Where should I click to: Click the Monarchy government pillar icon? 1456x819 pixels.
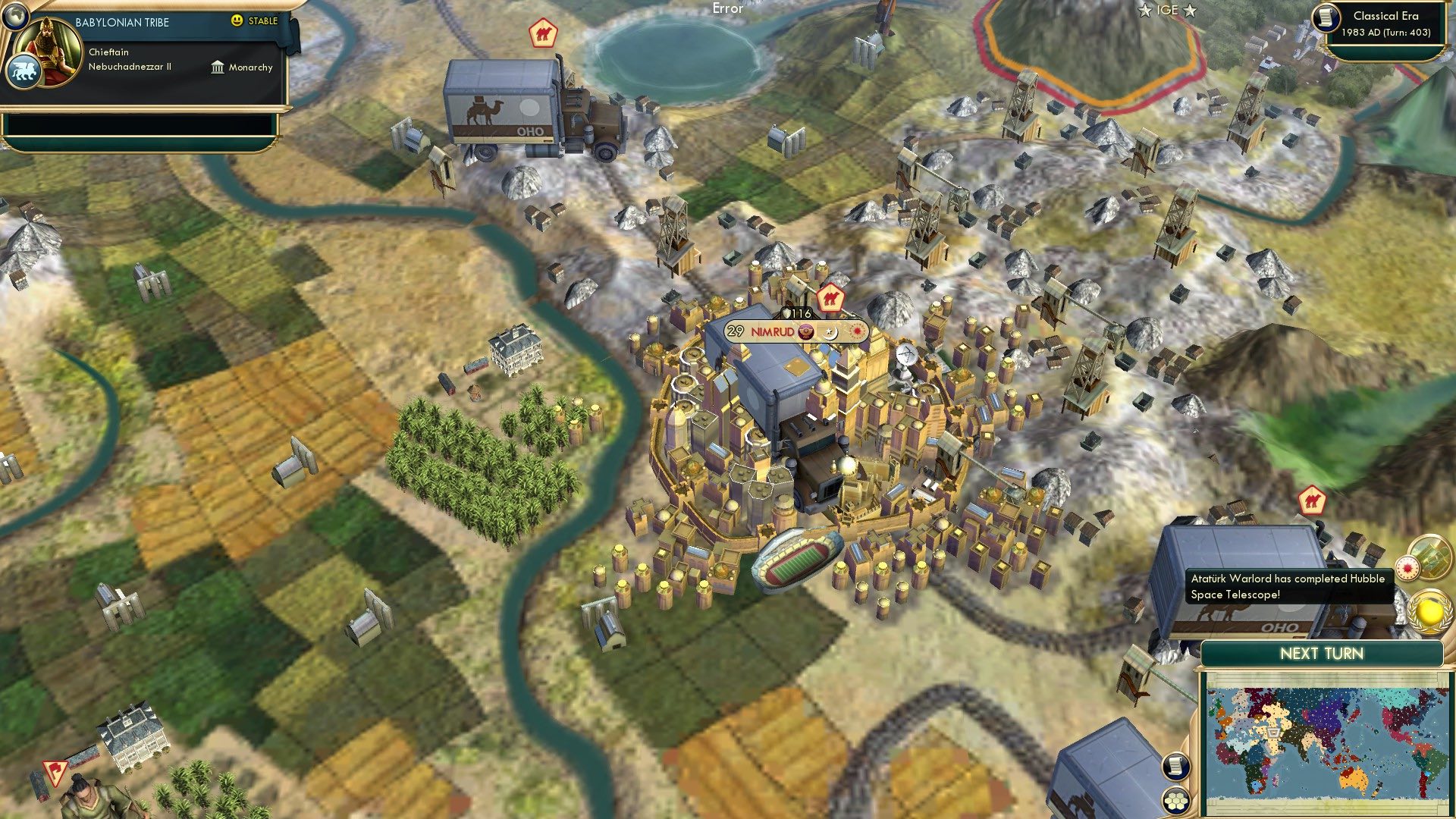218,68
